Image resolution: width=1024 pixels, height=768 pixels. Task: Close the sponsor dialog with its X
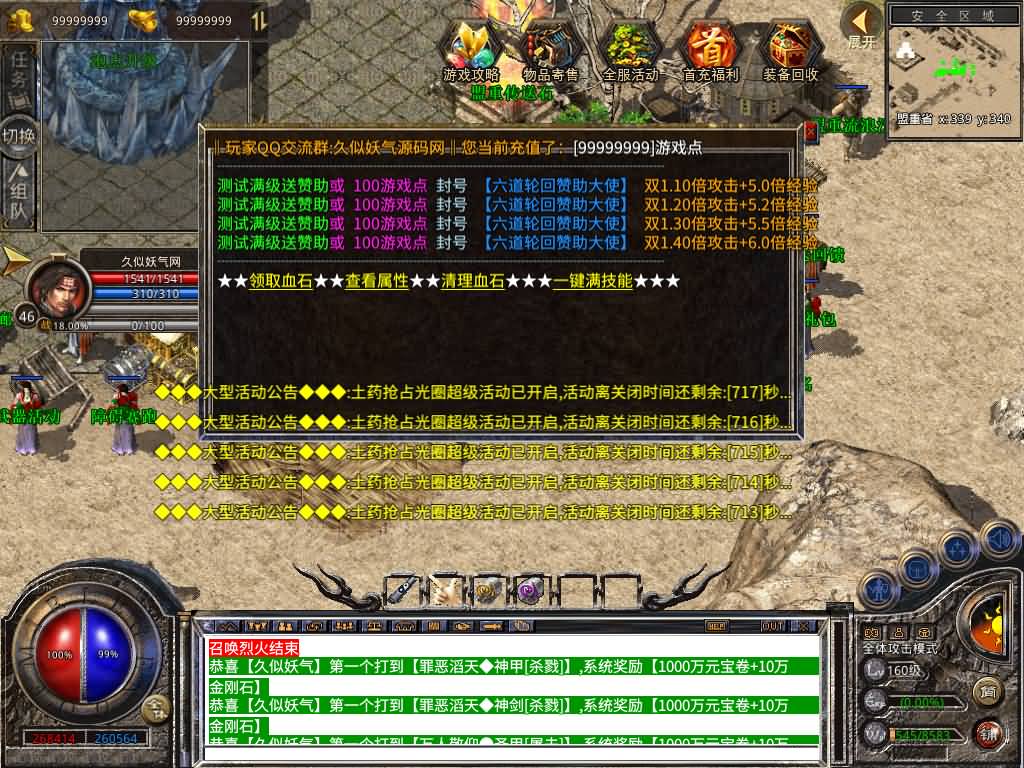[810, 130]
